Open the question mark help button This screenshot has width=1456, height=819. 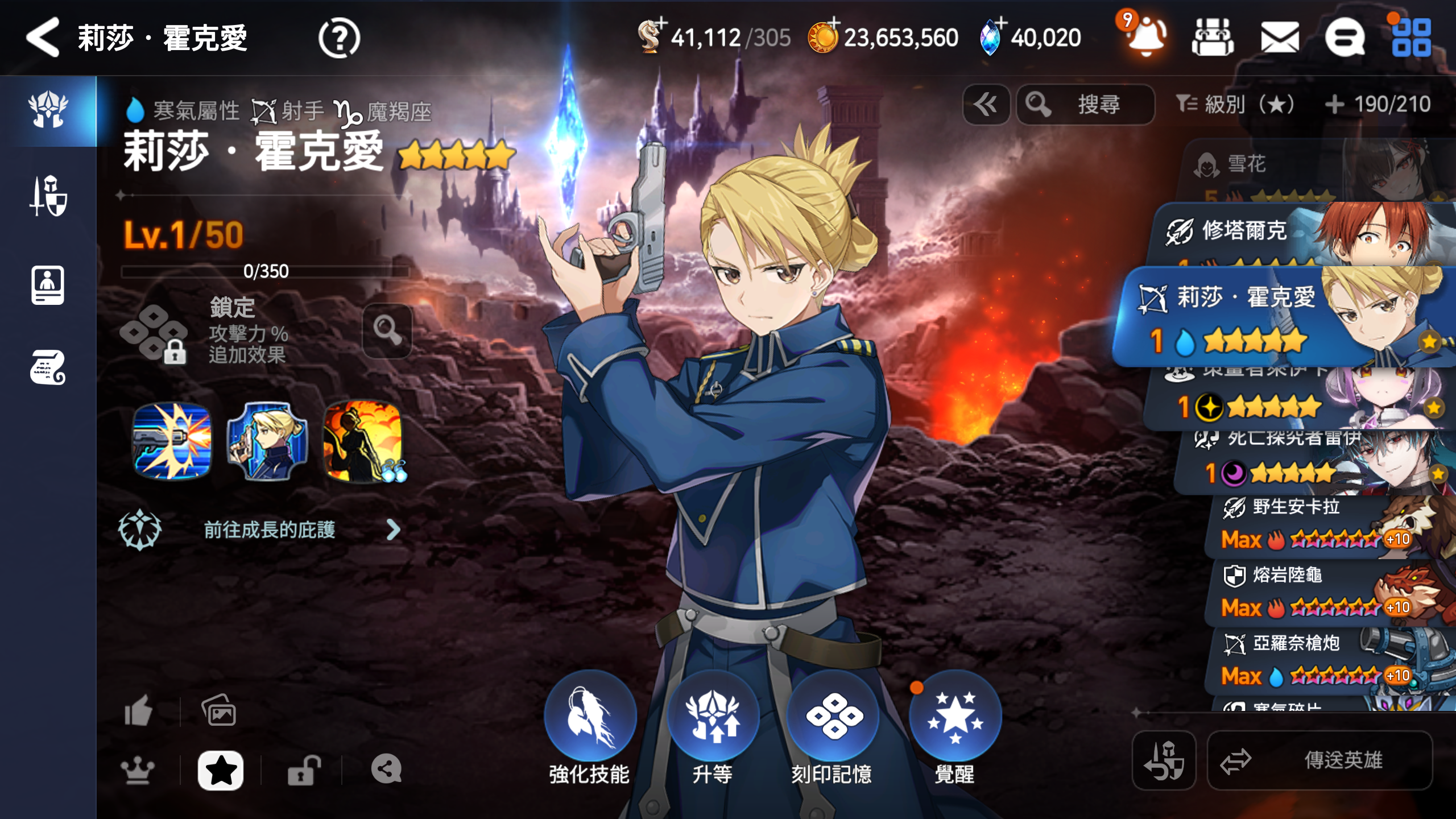pos(339,39)
